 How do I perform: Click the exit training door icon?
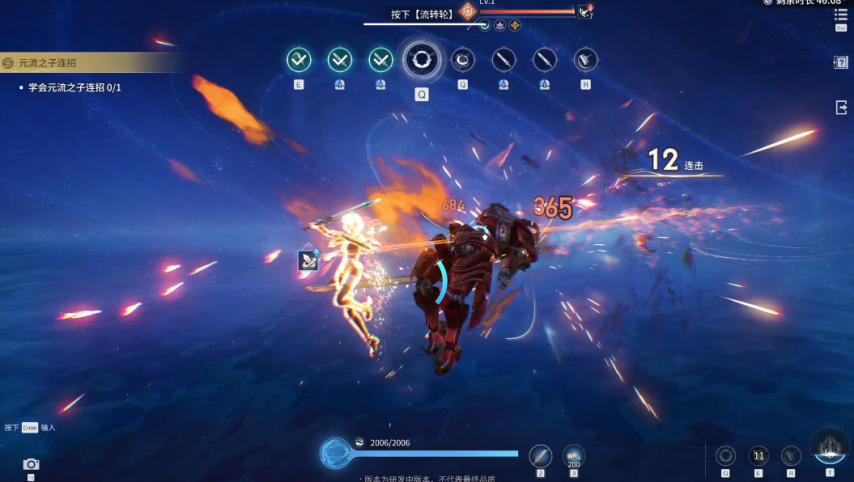840,107
